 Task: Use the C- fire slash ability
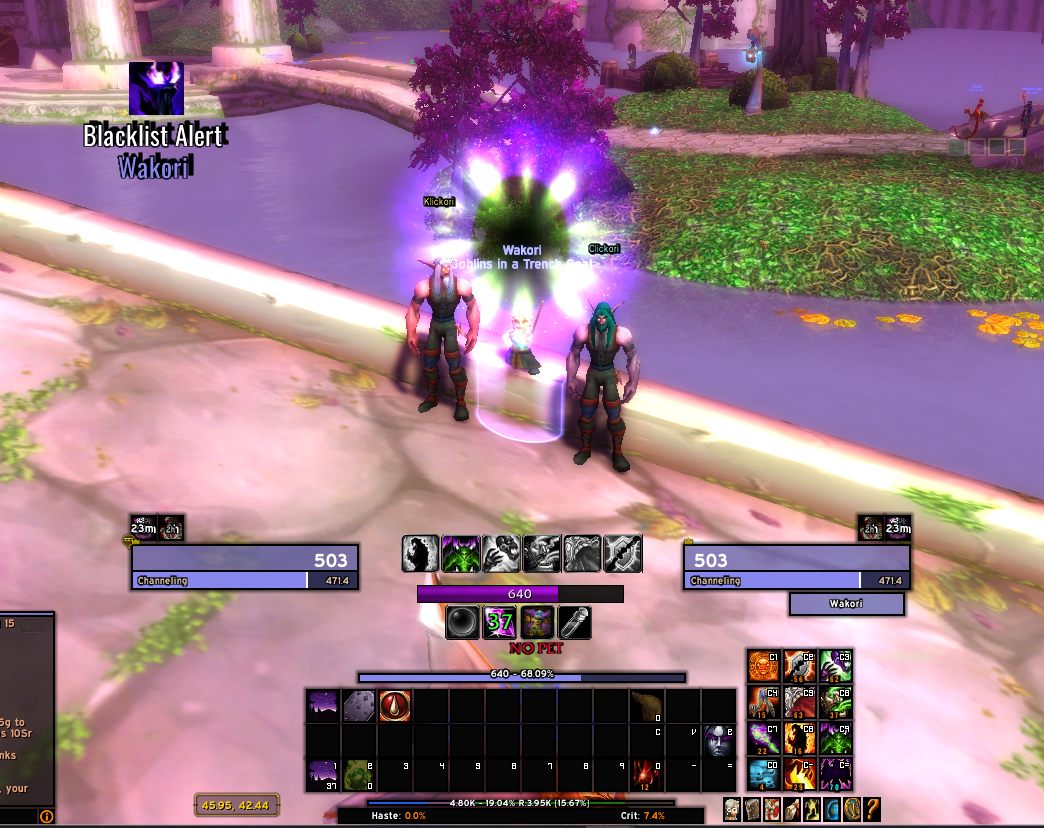pyautogui.click(x=800, y=774)
